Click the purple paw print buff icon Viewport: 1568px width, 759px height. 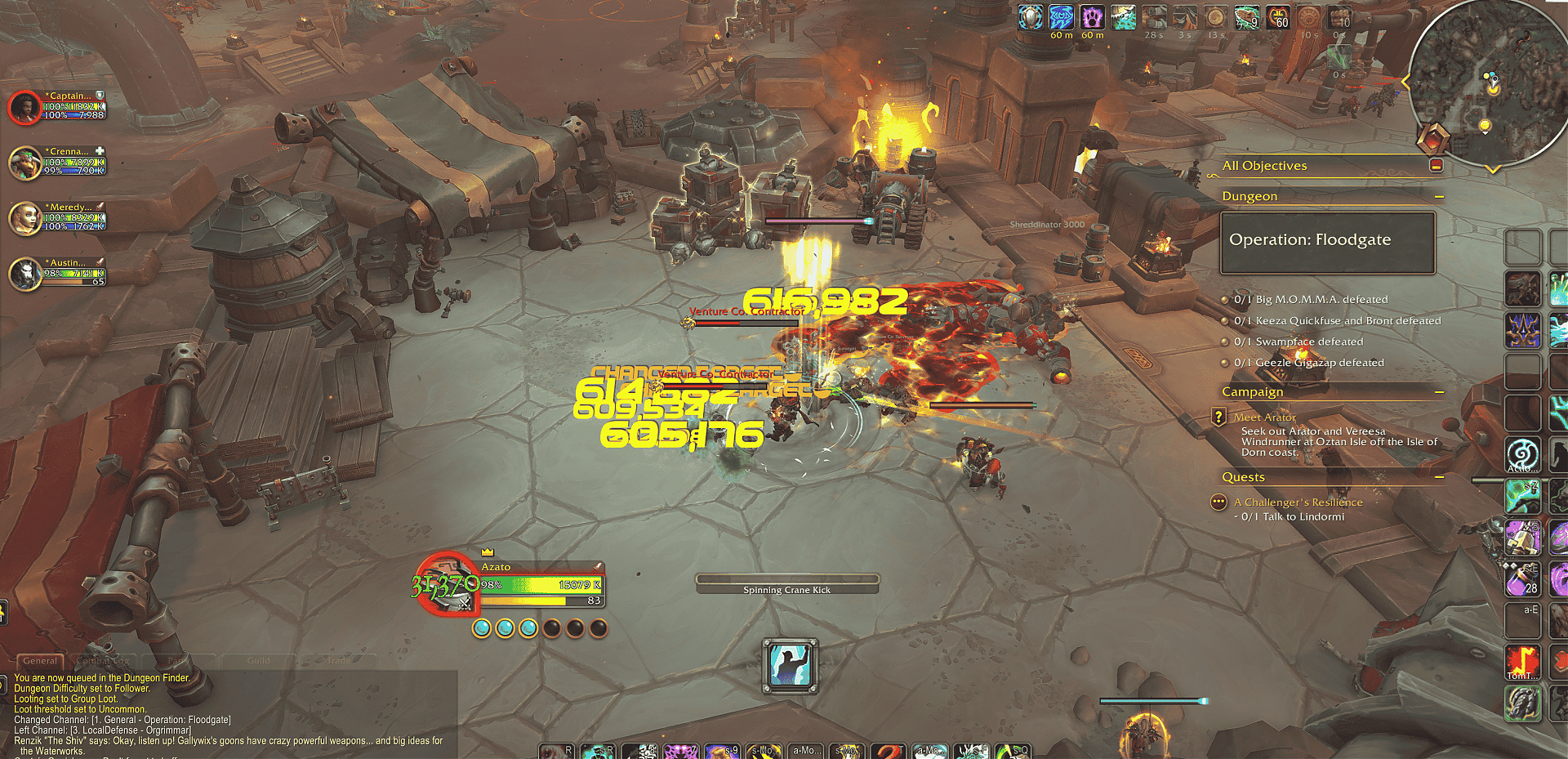pyautogui.click(x=1092, y=17)
